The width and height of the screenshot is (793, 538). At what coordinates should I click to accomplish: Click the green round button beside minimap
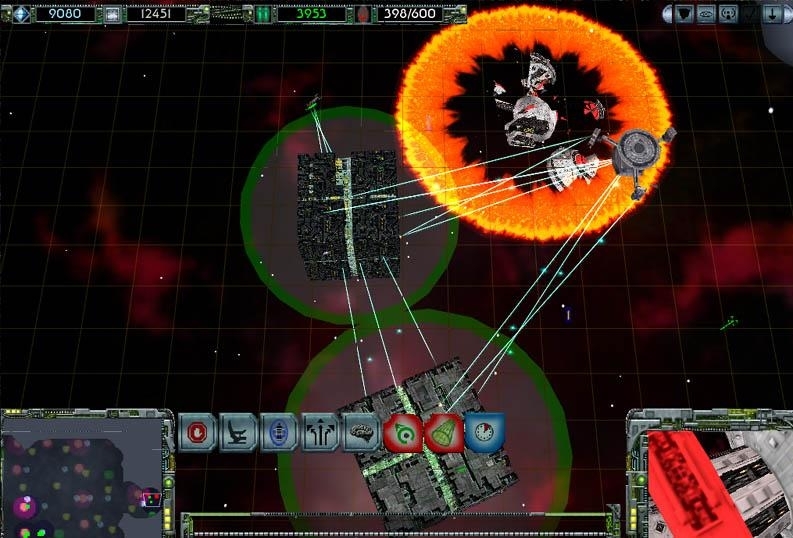point(168,482)
